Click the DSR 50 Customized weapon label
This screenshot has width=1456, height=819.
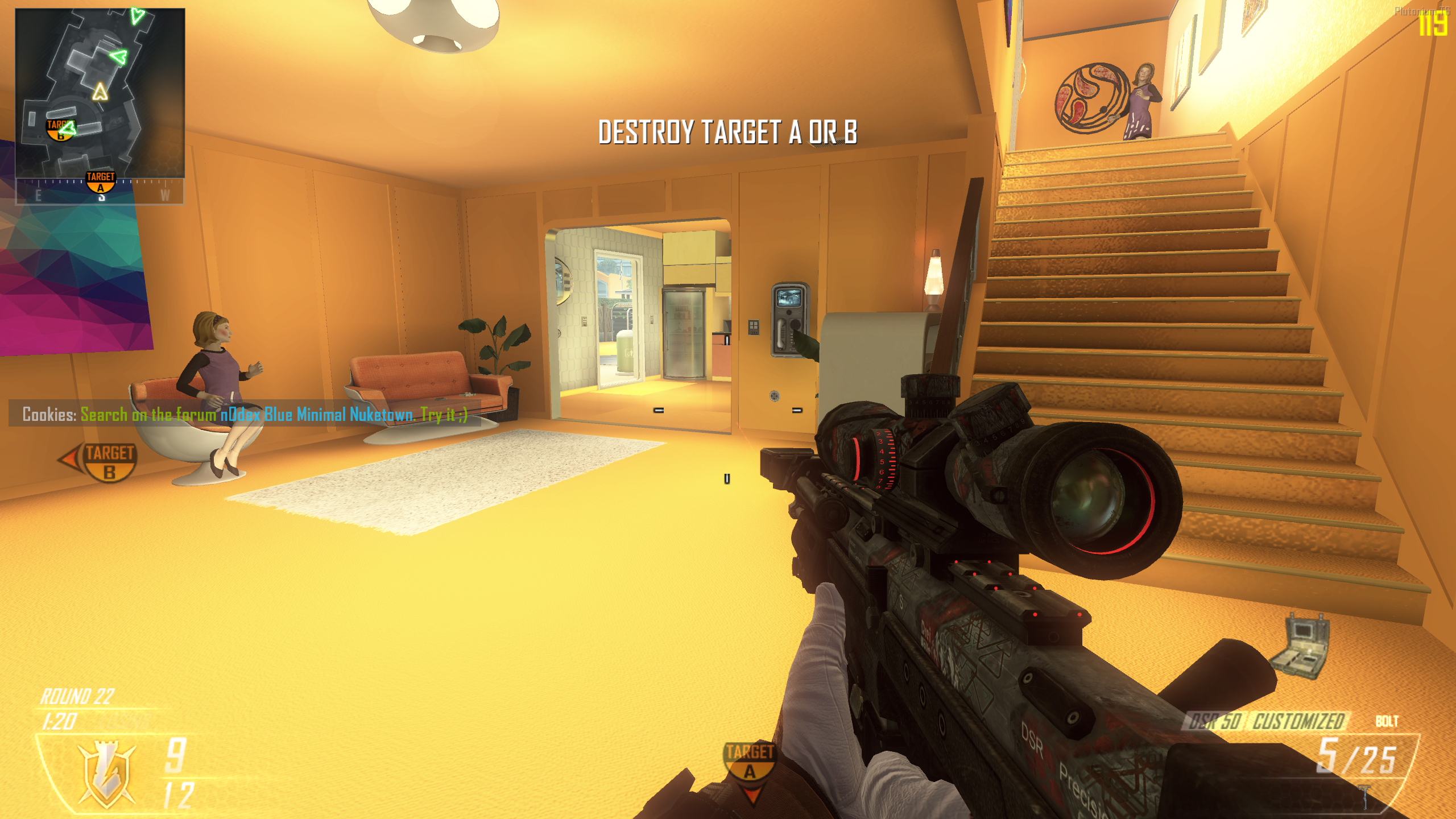(1267, 721)
